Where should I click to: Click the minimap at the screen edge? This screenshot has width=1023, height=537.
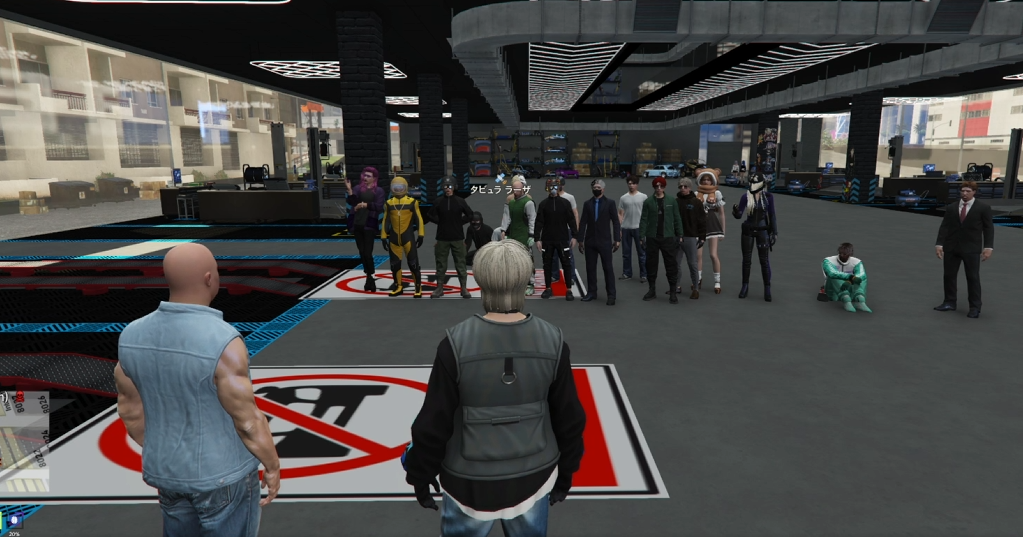click(24, 444)
